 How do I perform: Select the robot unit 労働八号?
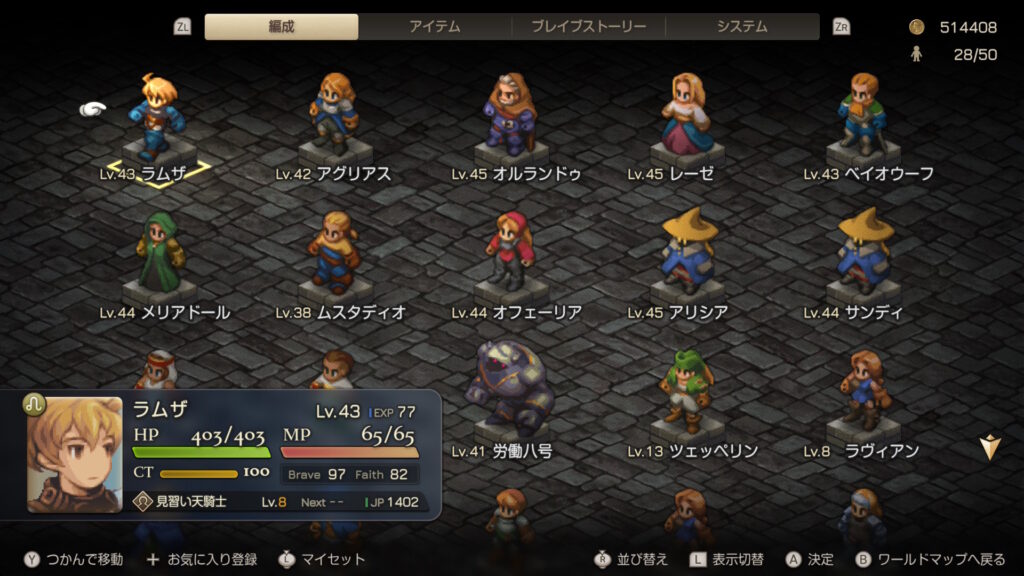(510, 392)
